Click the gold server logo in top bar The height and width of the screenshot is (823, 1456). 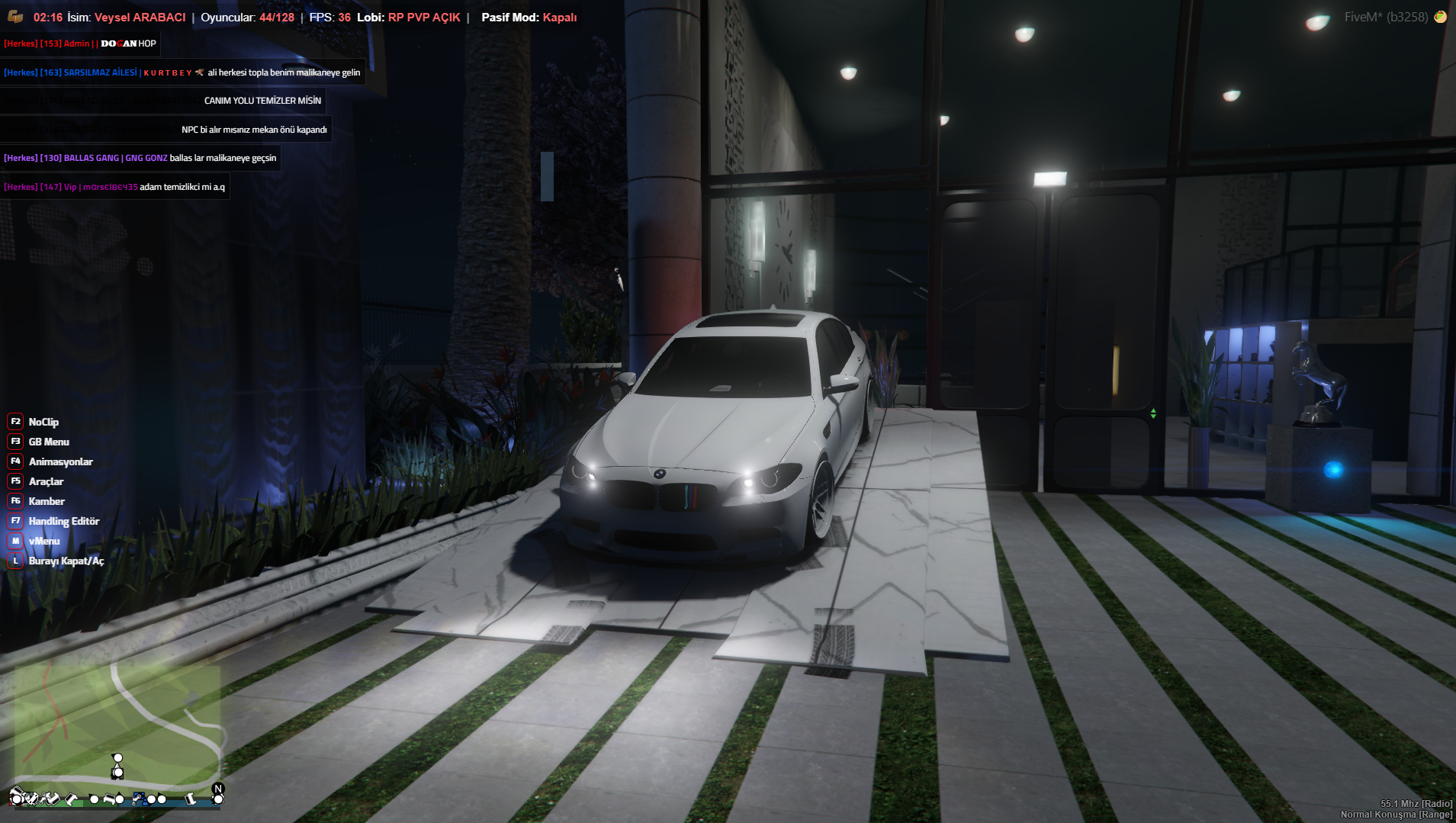coord(15,17)
